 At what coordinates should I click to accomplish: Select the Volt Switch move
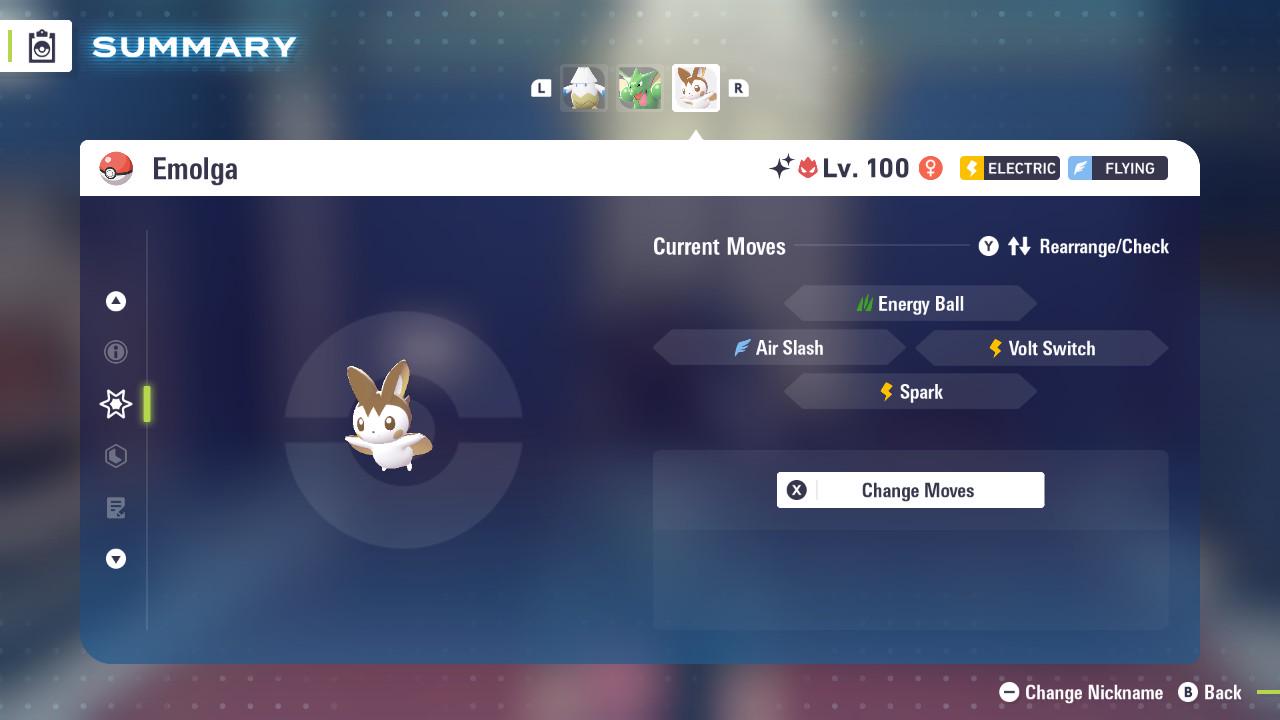point(1042,348)
